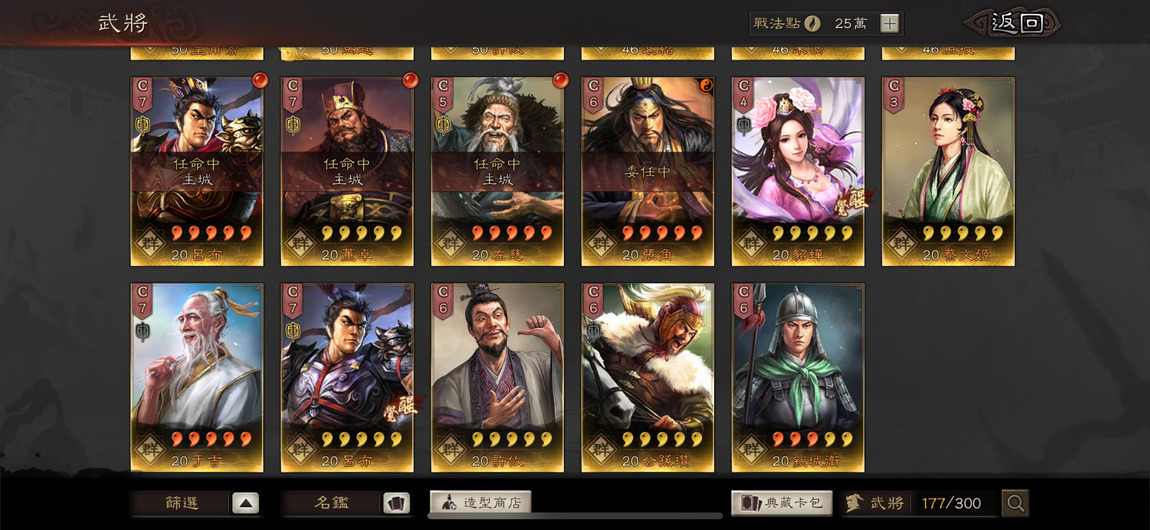
Task: Select the 于吉 general card
Action: [x=197, y=377]
